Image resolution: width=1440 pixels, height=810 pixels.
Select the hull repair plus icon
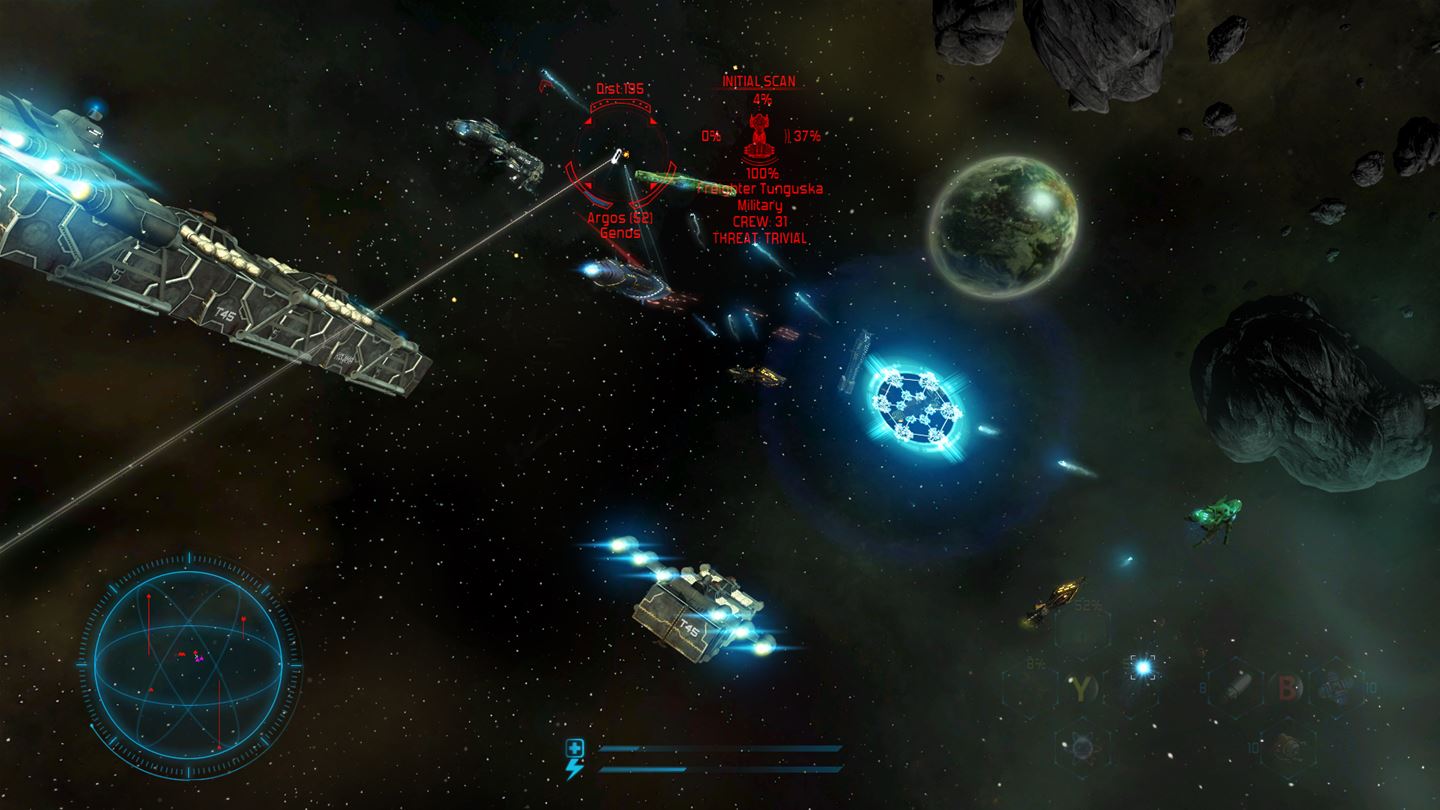point(575,746)
